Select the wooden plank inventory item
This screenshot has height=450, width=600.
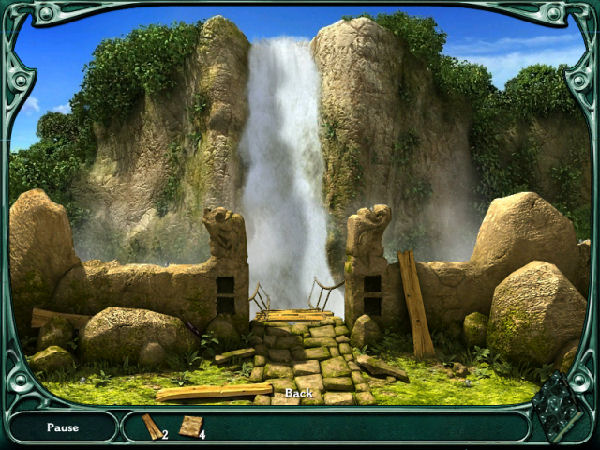click(x=151, y=427)
